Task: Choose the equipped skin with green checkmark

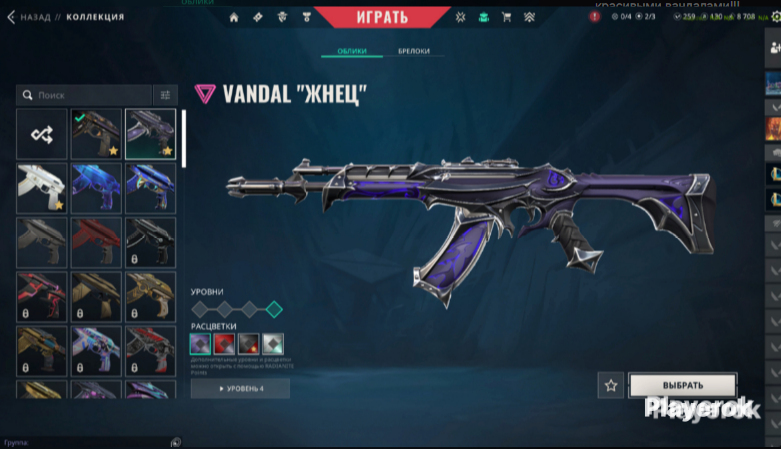Action: (x=96, y=134)
